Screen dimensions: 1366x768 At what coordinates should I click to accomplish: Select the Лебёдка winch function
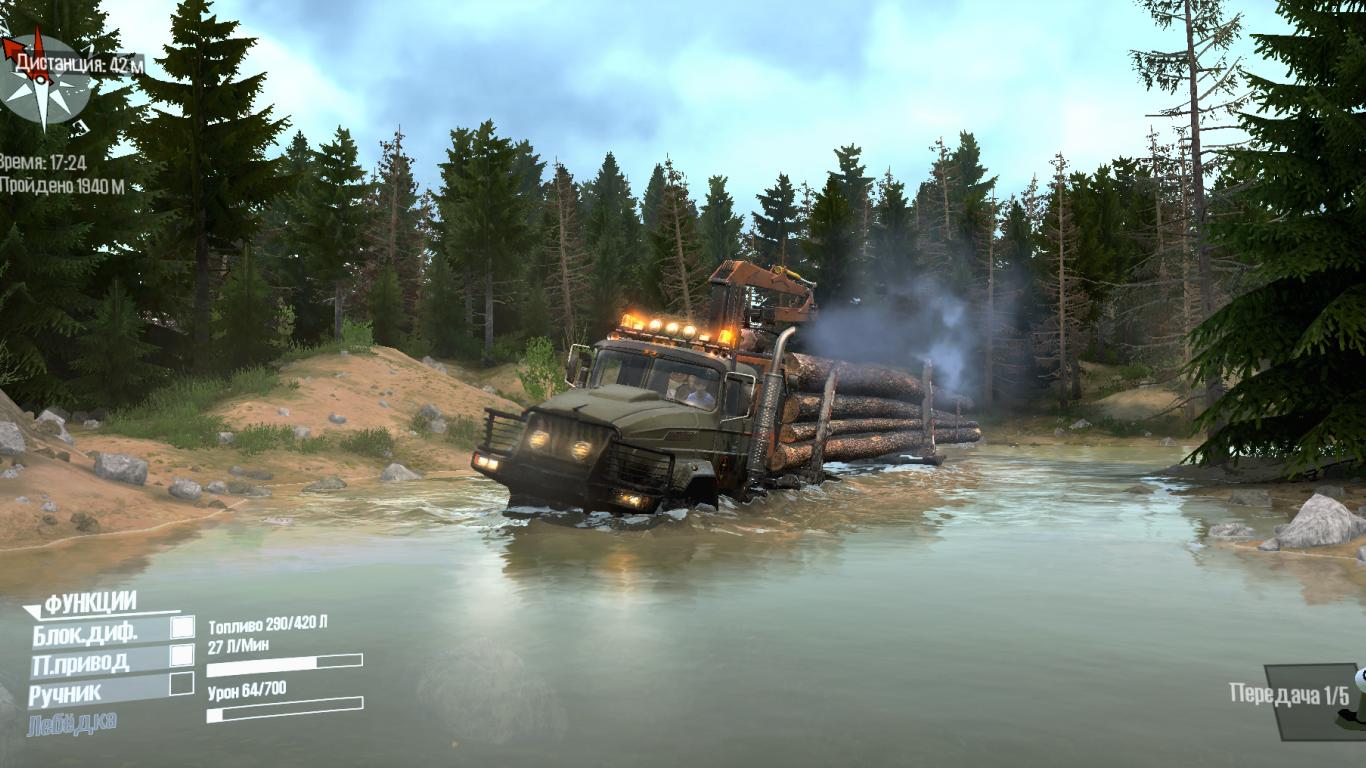(72, 723)
